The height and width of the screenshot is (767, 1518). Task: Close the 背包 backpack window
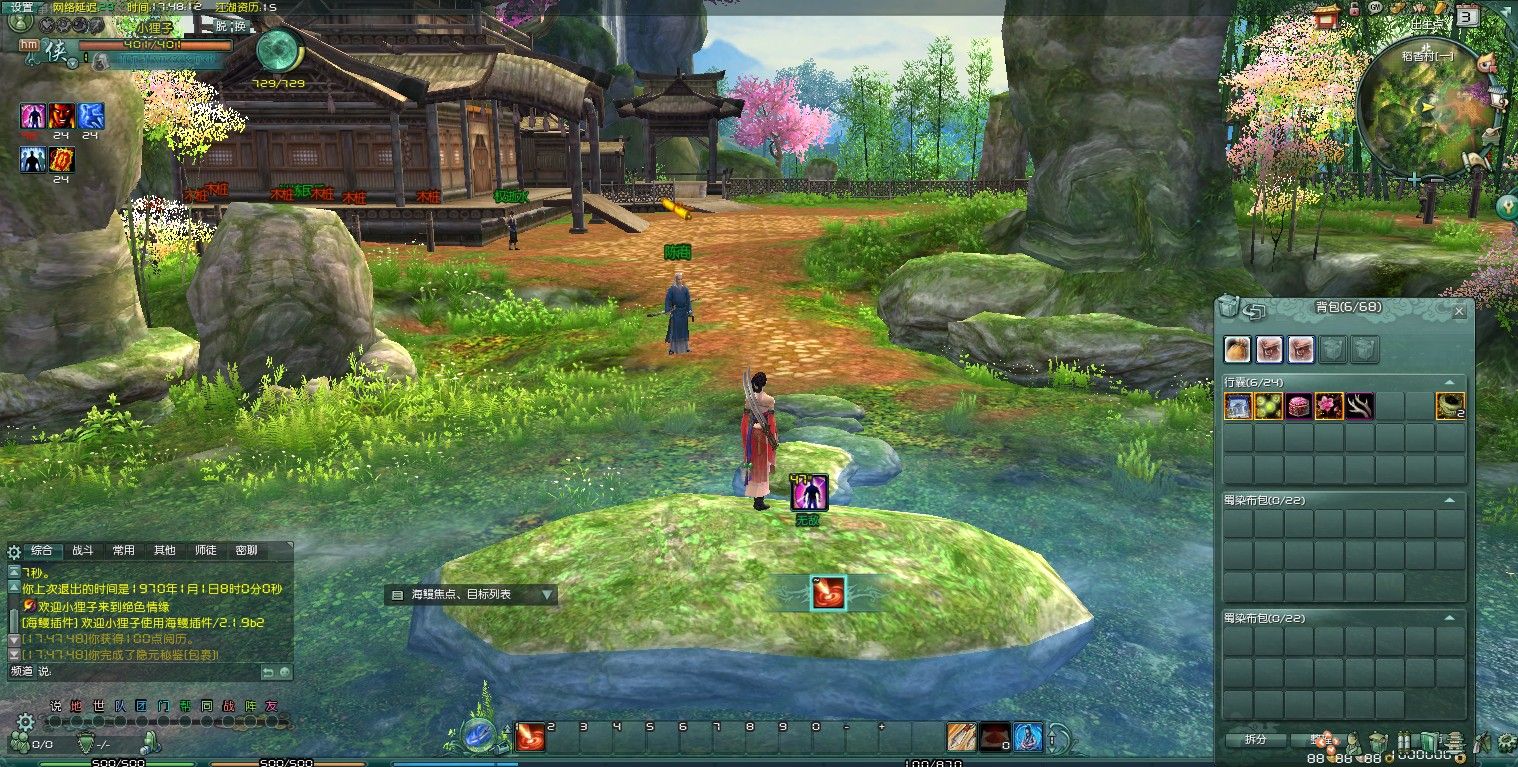point(1459,312)
